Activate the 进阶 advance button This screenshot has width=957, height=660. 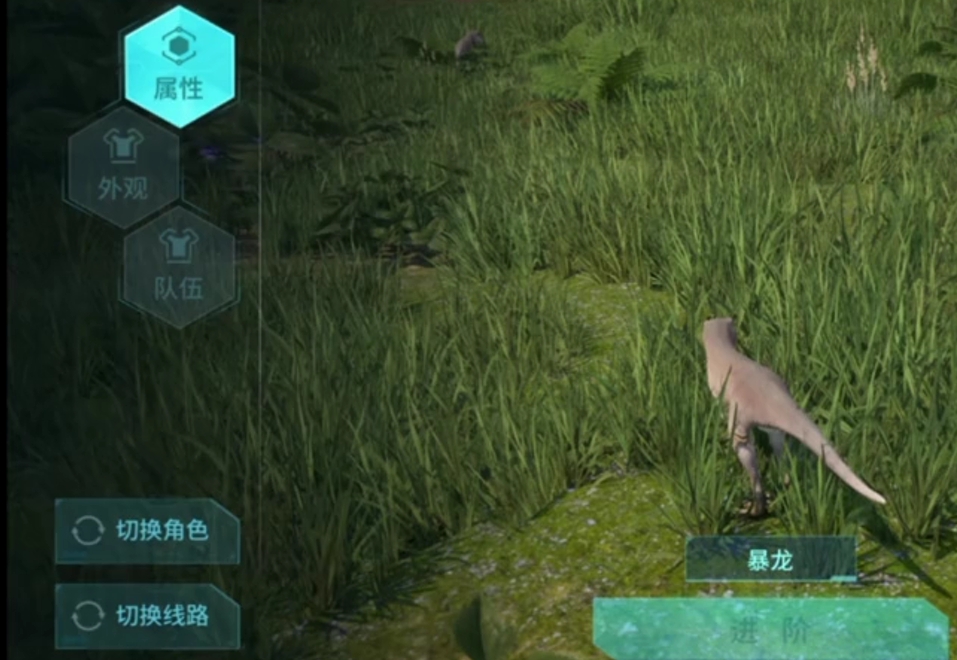[x=770, y=631]
